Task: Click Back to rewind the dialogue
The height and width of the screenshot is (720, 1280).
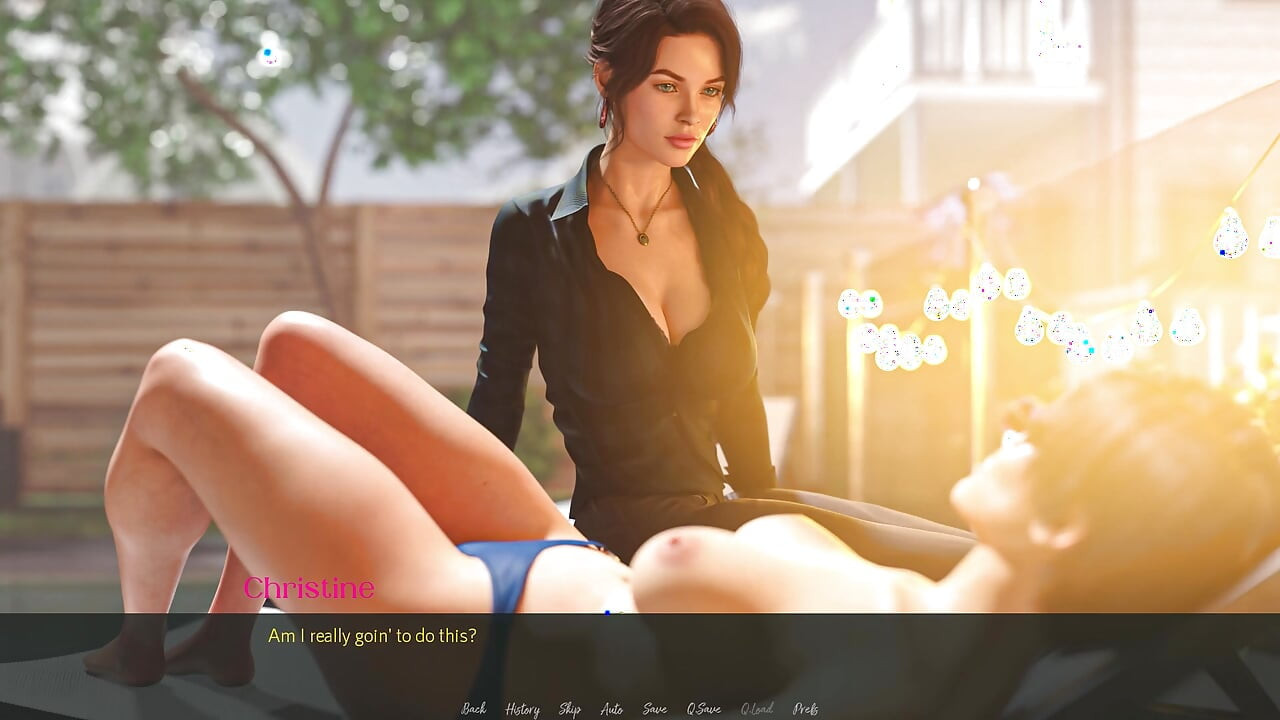Action: click(x=473, y=708)
